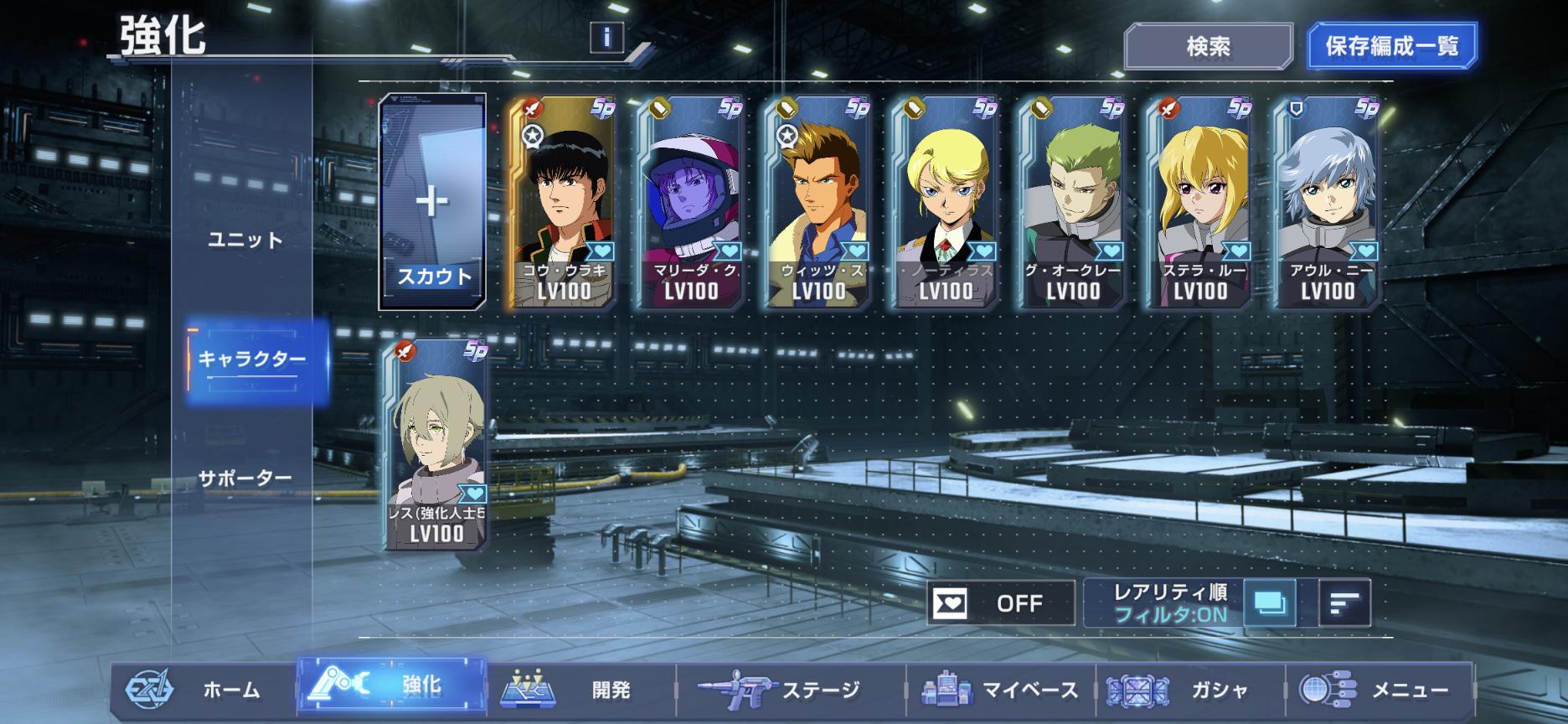Choose the ステラ・ルーシェ character card
Viewport: 1568px width, 724px height.
pos(1200,202)
